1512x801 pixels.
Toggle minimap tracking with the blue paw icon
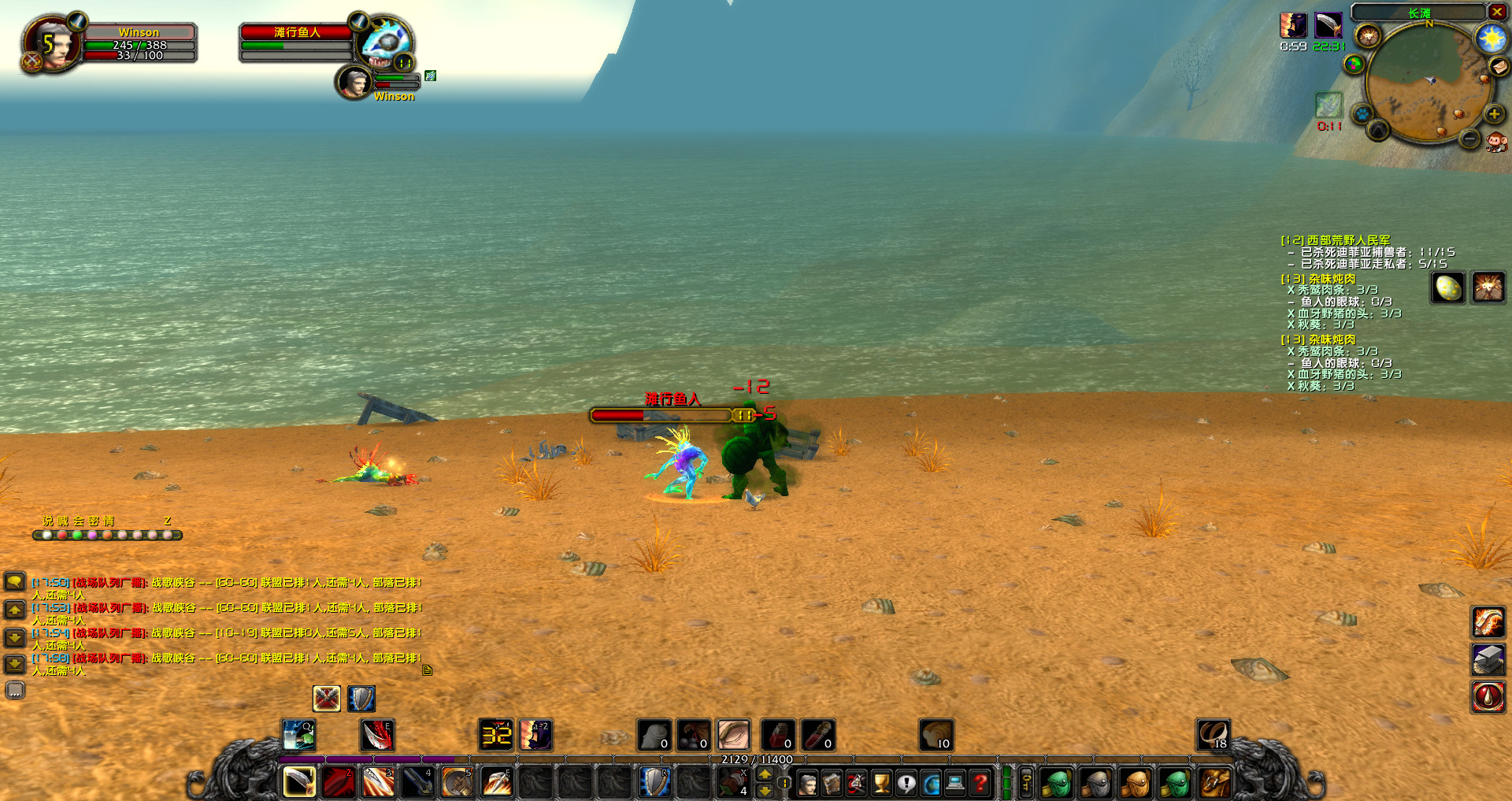click(x=1362, y=114)
